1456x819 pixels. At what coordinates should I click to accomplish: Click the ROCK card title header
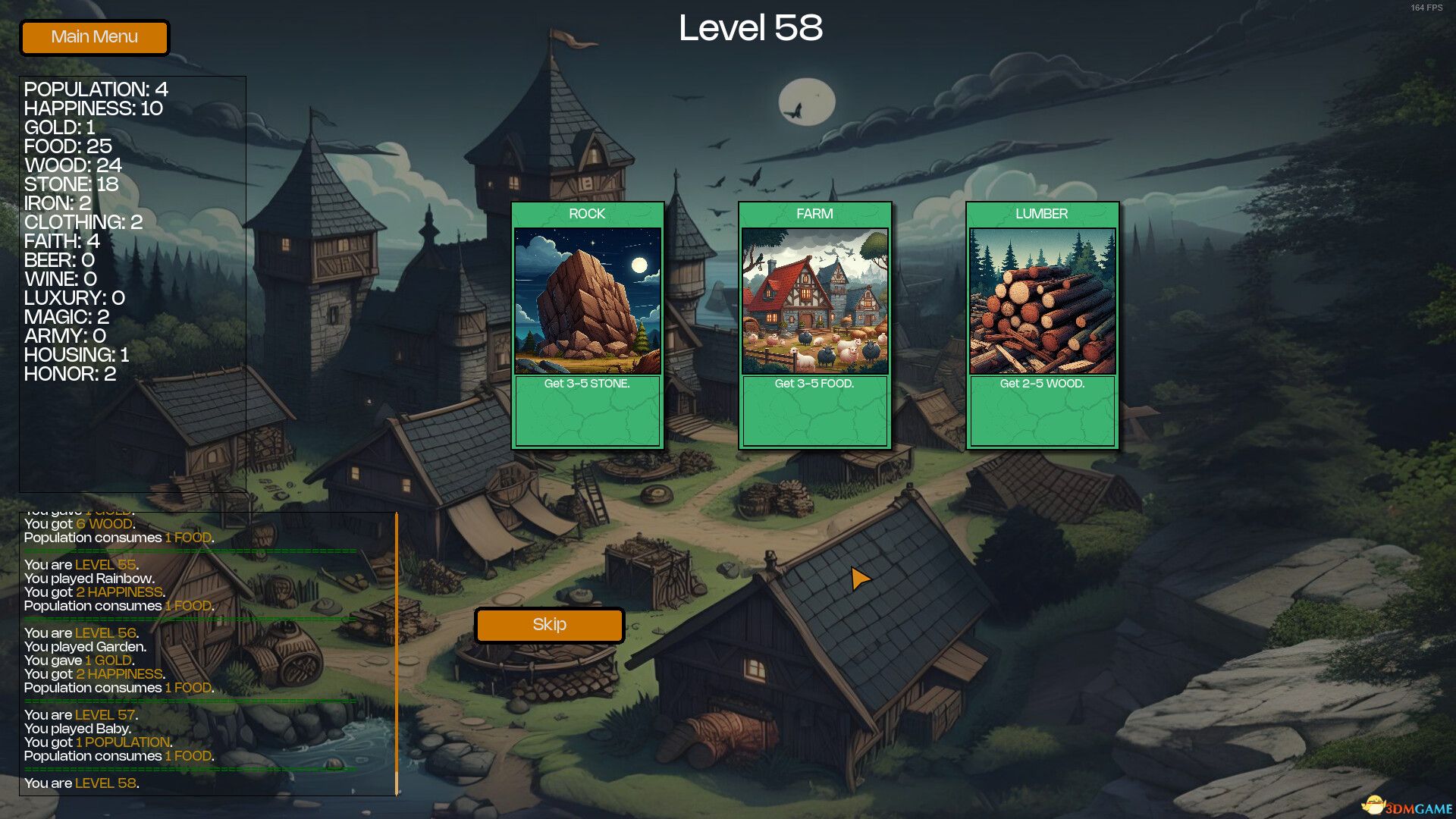[x=588, y=215]
